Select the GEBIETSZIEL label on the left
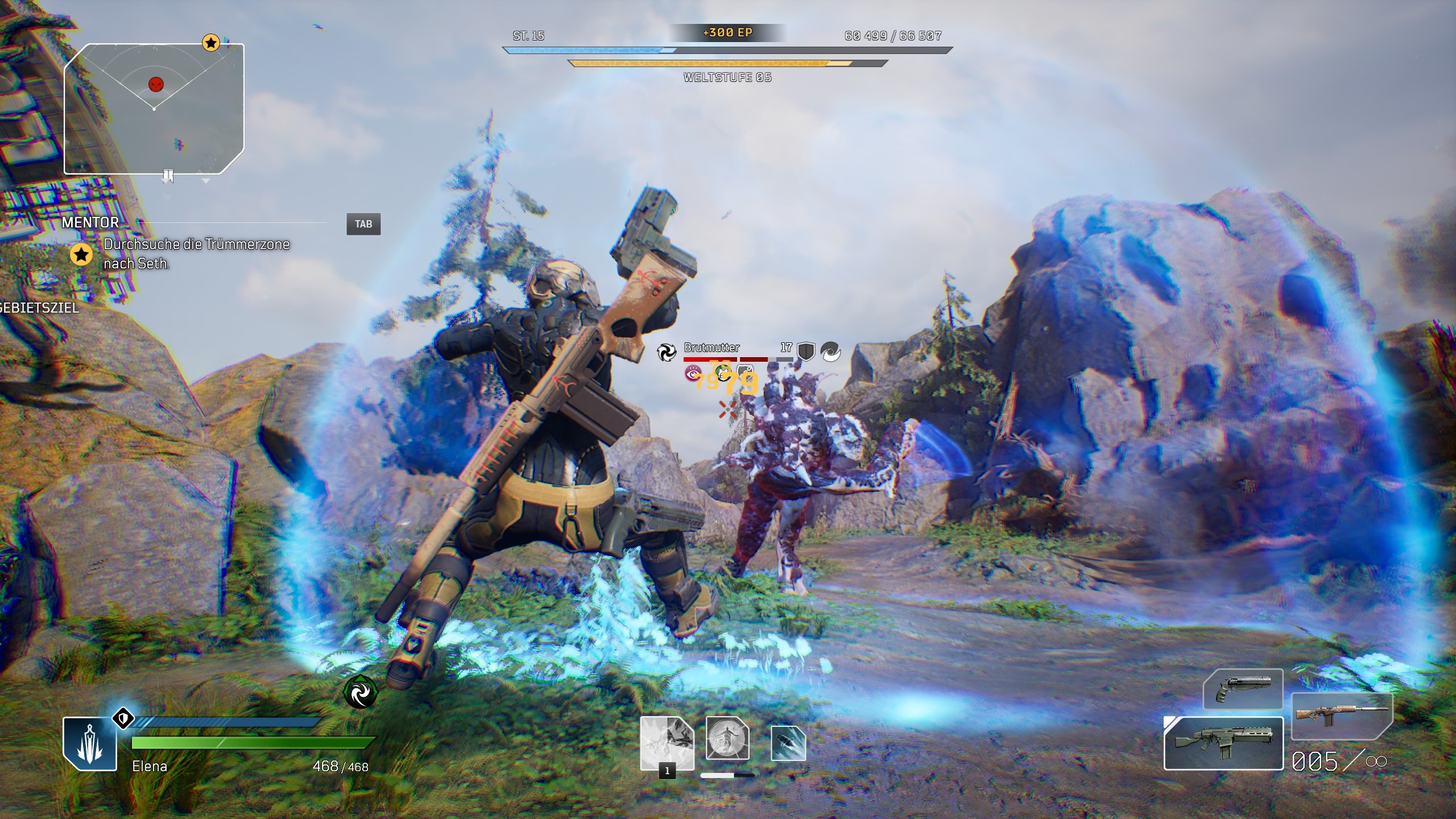 (x=39, y=310)
